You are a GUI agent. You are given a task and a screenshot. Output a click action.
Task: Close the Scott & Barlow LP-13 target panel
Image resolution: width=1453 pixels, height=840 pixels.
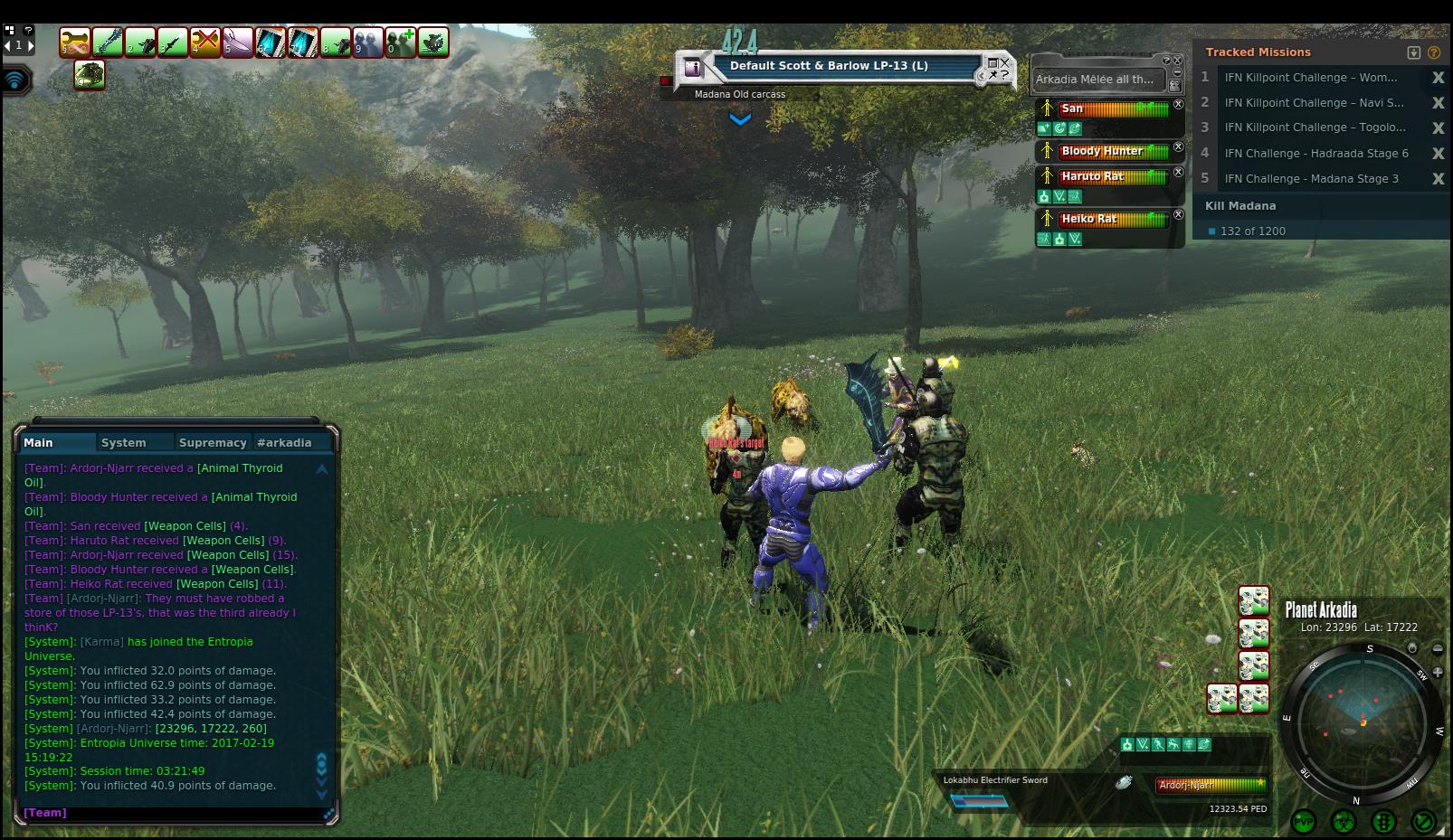click(x=1005, y=61)
